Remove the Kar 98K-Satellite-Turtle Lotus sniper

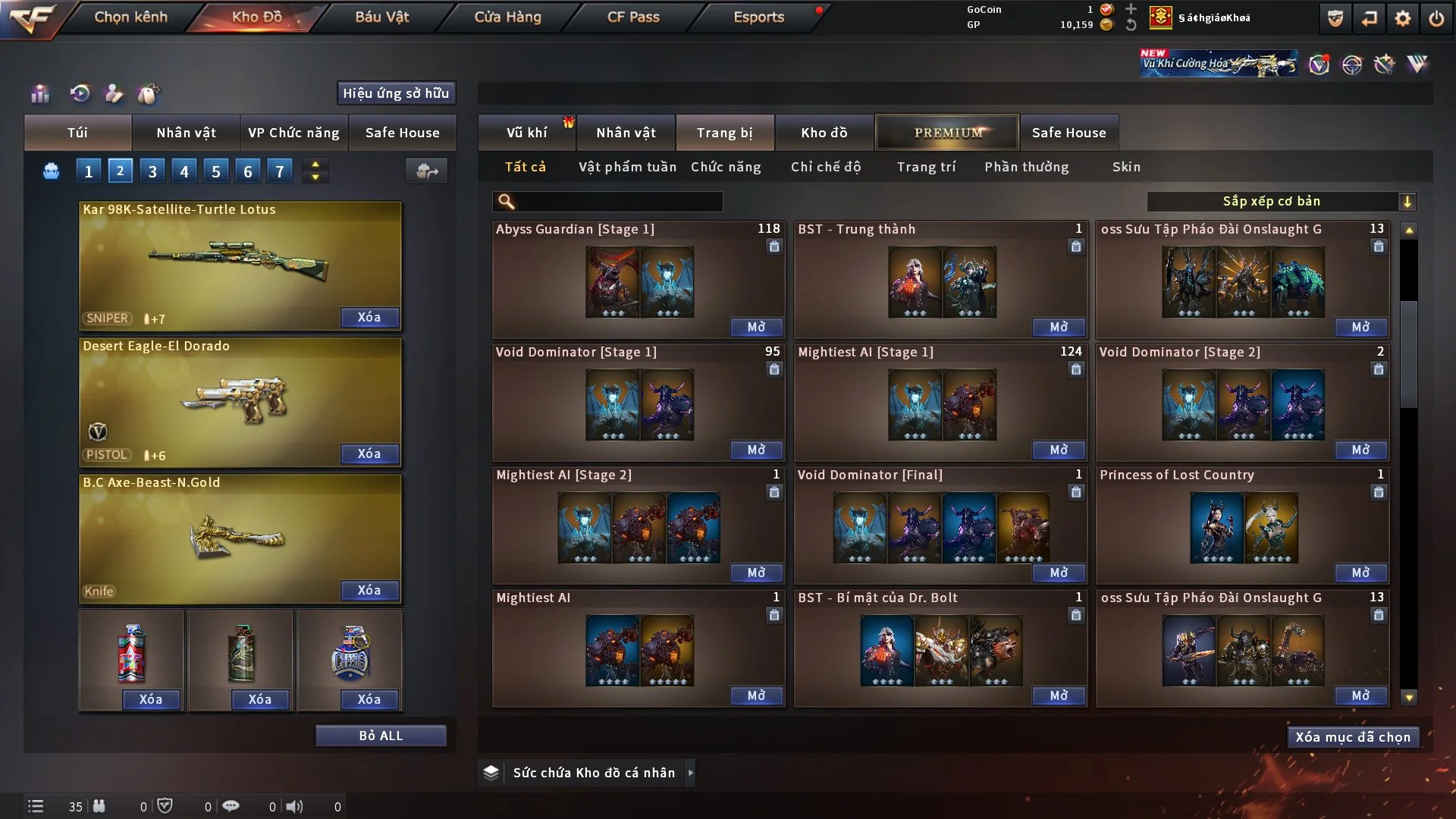tap(369, 317)
